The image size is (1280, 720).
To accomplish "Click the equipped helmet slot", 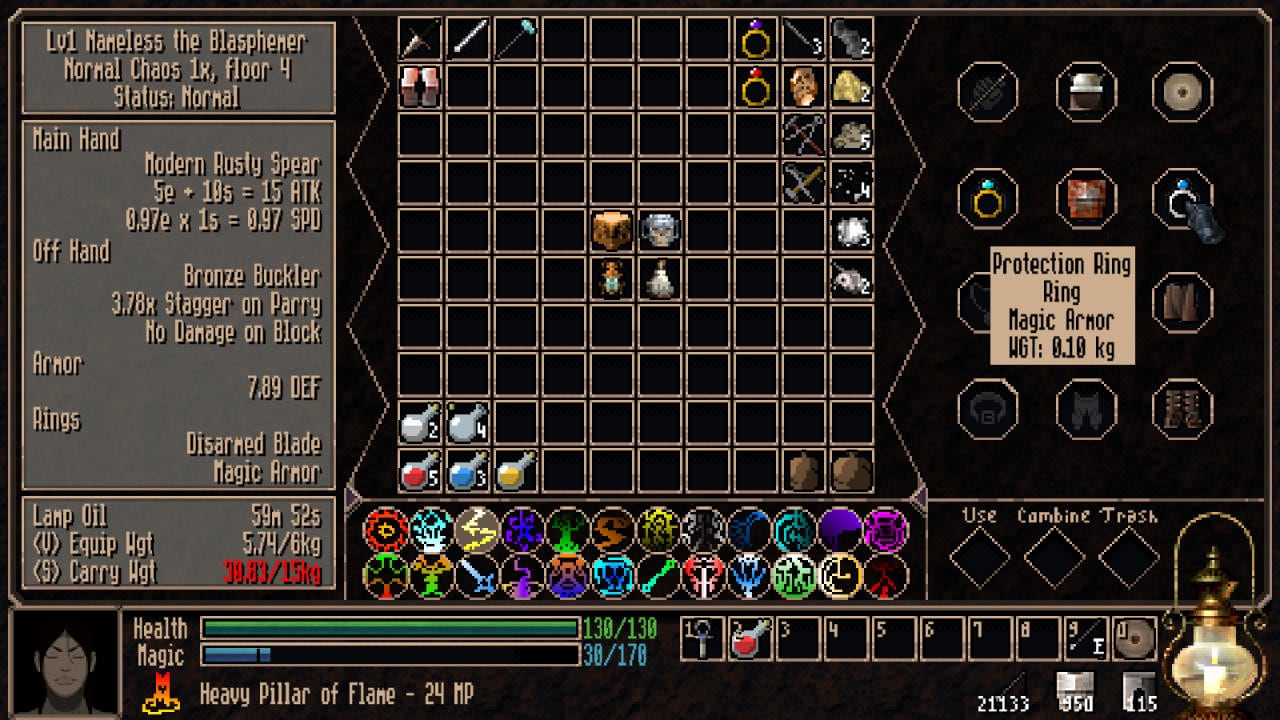I will 1085,92.
